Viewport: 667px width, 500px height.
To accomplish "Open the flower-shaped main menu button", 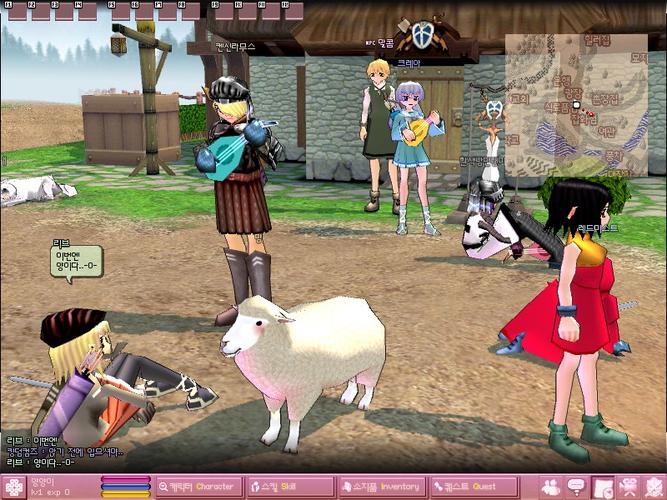I will point(14,487).
